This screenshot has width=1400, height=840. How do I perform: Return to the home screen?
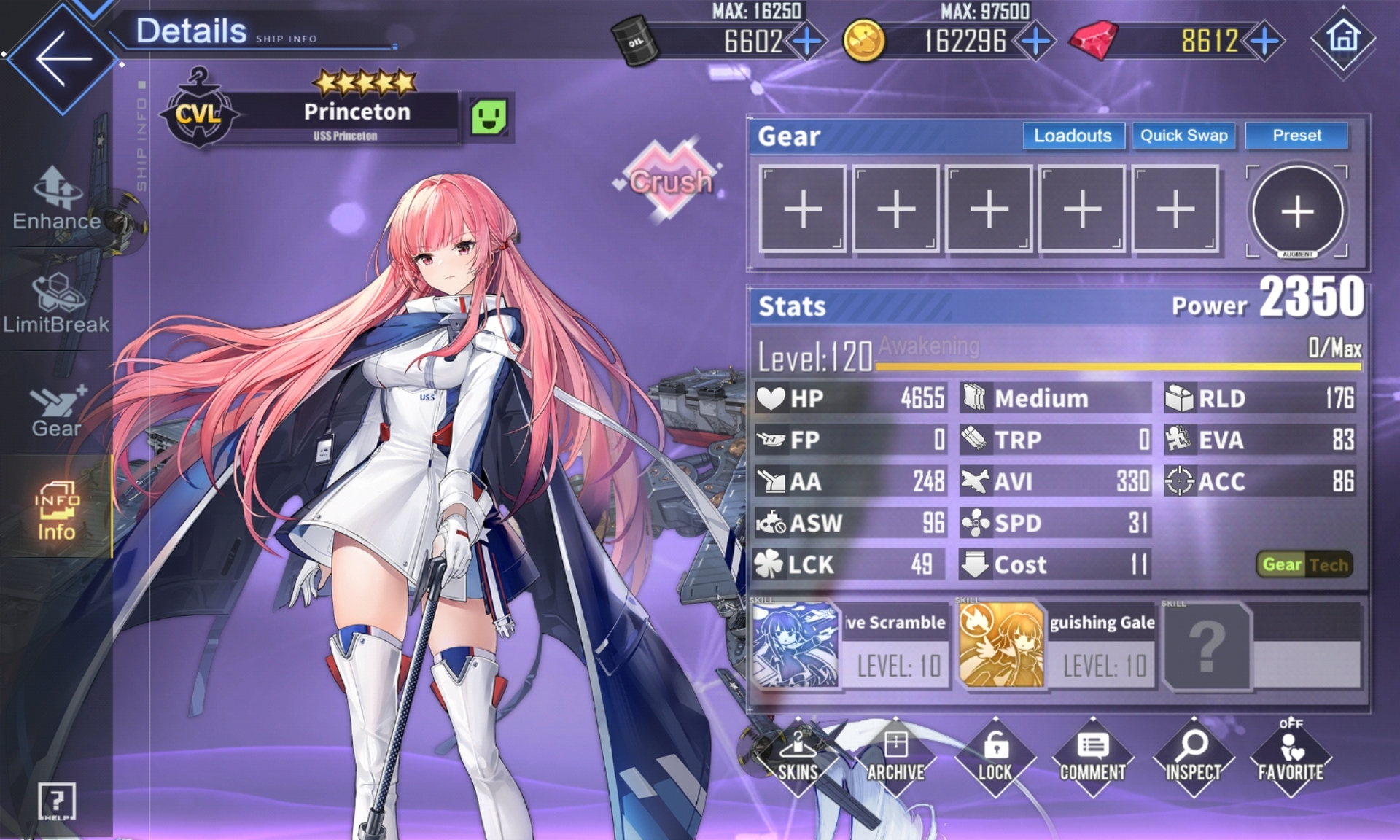1343,38
